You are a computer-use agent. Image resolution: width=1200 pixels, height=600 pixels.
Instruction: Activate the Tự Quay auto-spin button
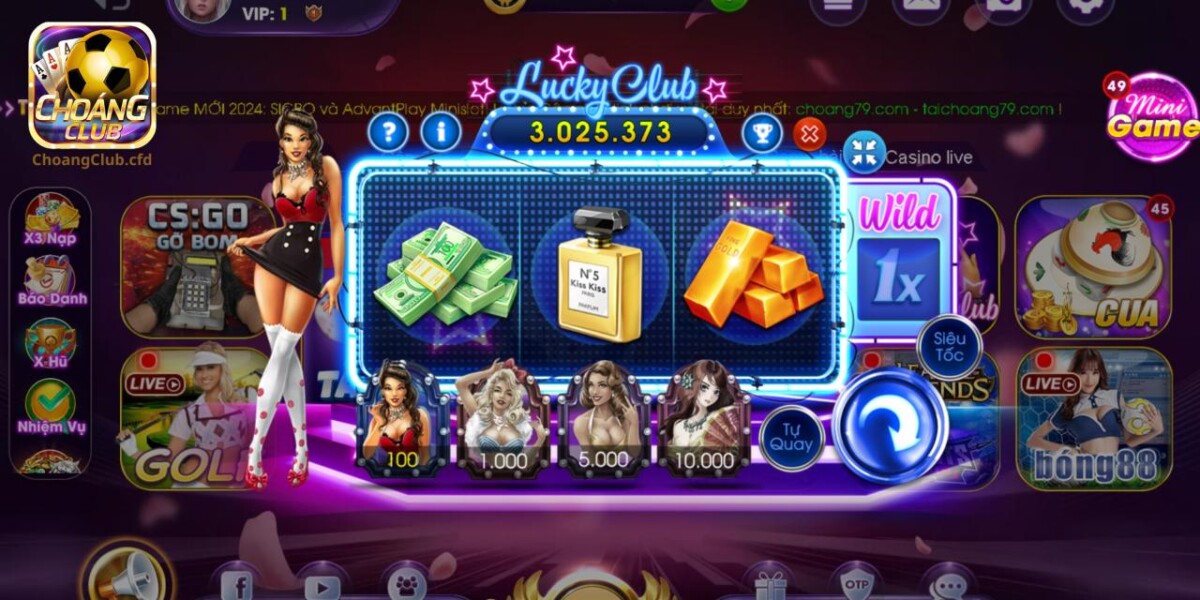[791, 437]
